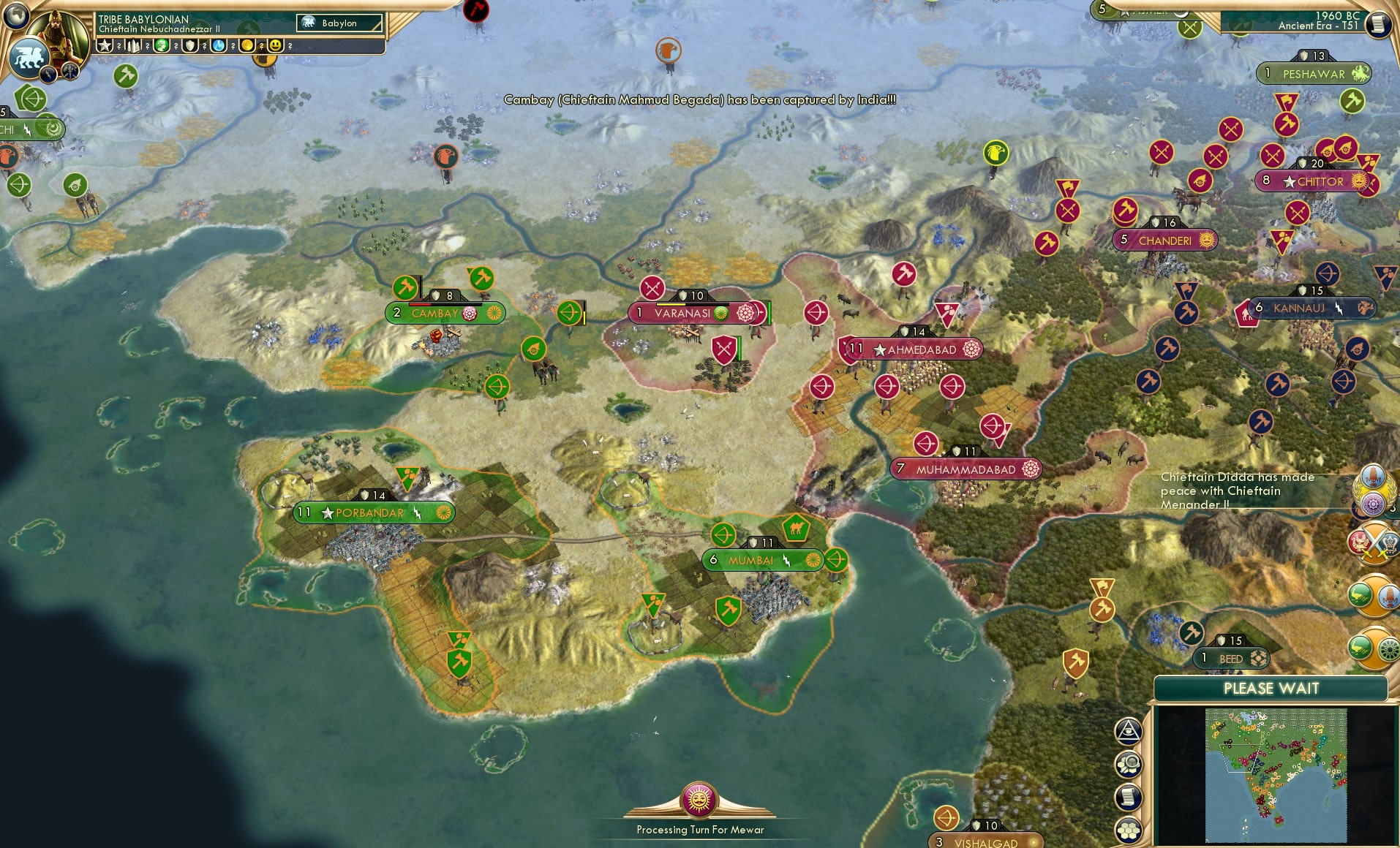The height and width of the screenshot is (848, 1400).
Task: Click the laurel-wreathed peace notification icon
Action: (1374, 488)
